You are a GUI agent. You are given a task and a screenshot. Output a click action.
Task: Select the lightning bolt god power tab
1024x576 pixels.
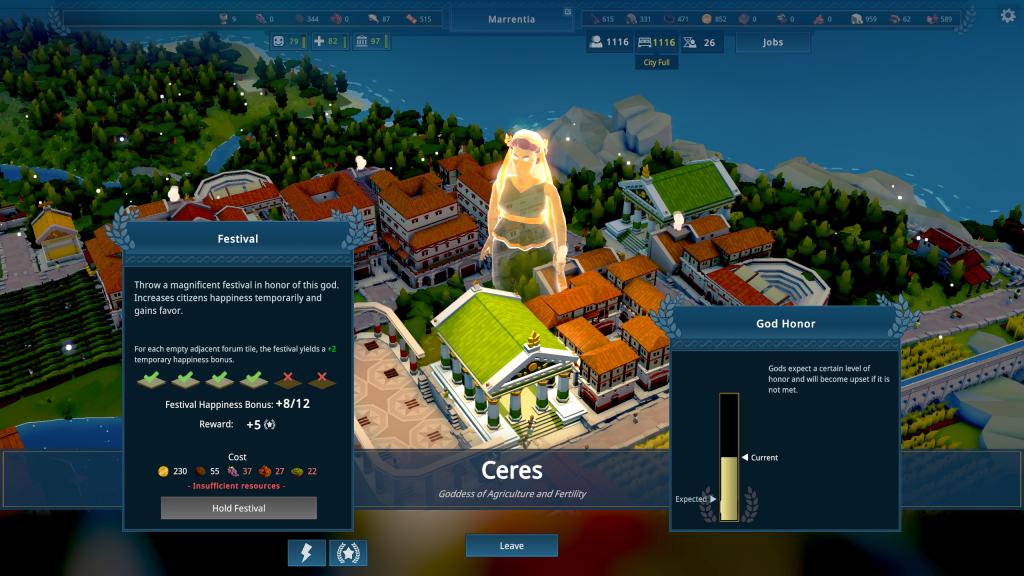tap(306, 553)
